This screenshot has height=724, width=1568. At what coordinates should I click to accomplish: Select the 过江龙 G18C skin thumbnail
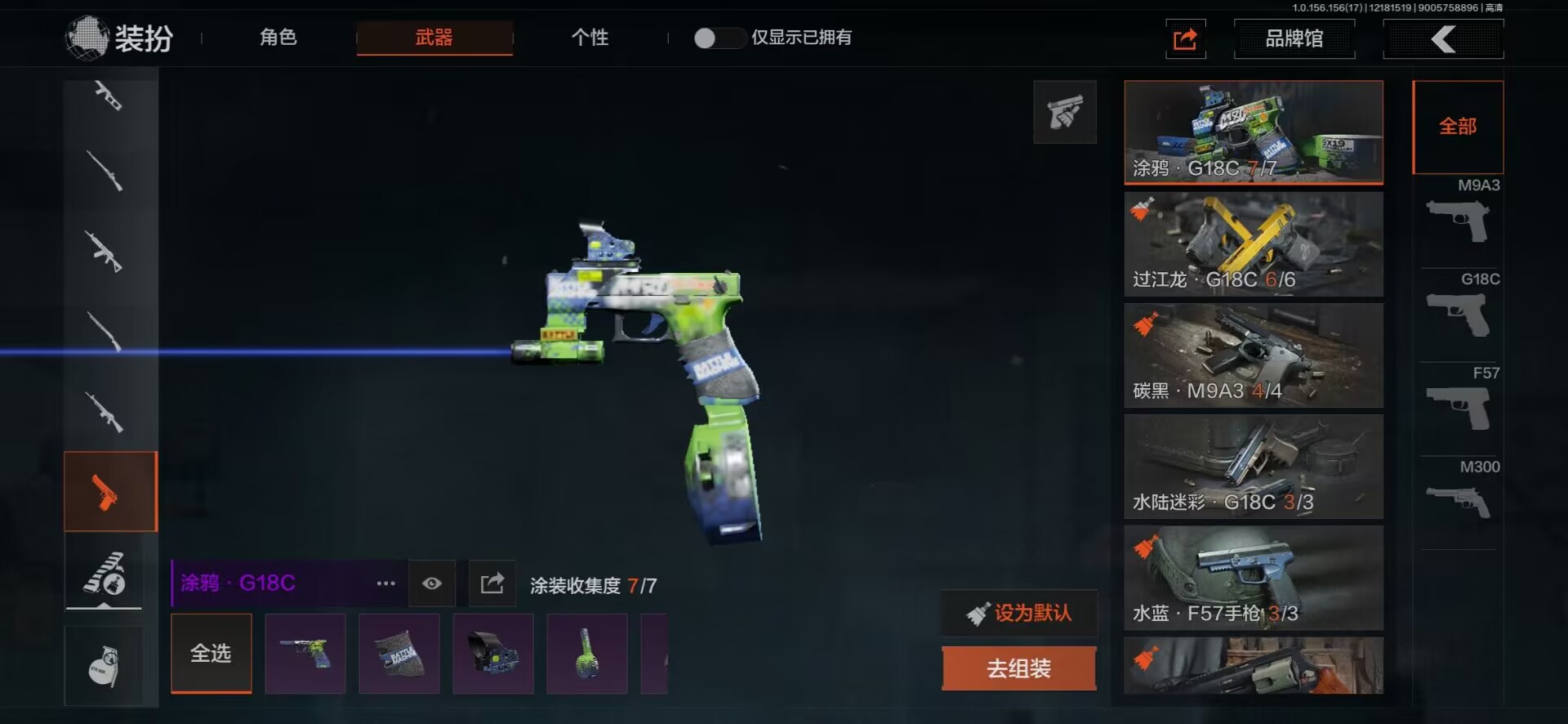(1254, 244)
